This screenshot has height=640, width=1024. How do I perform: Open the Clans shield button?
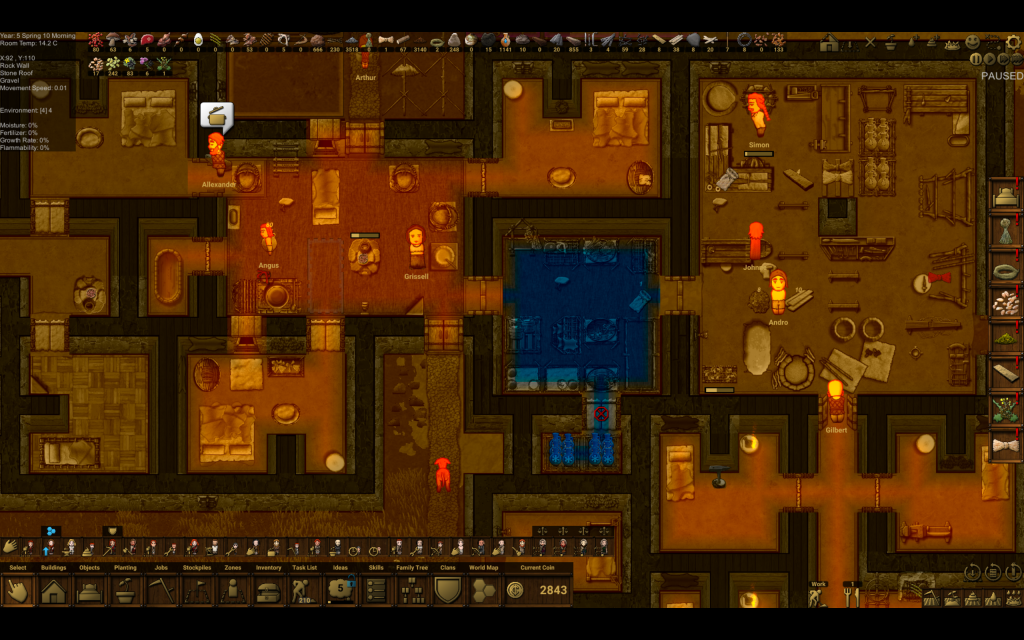(448, 590)
